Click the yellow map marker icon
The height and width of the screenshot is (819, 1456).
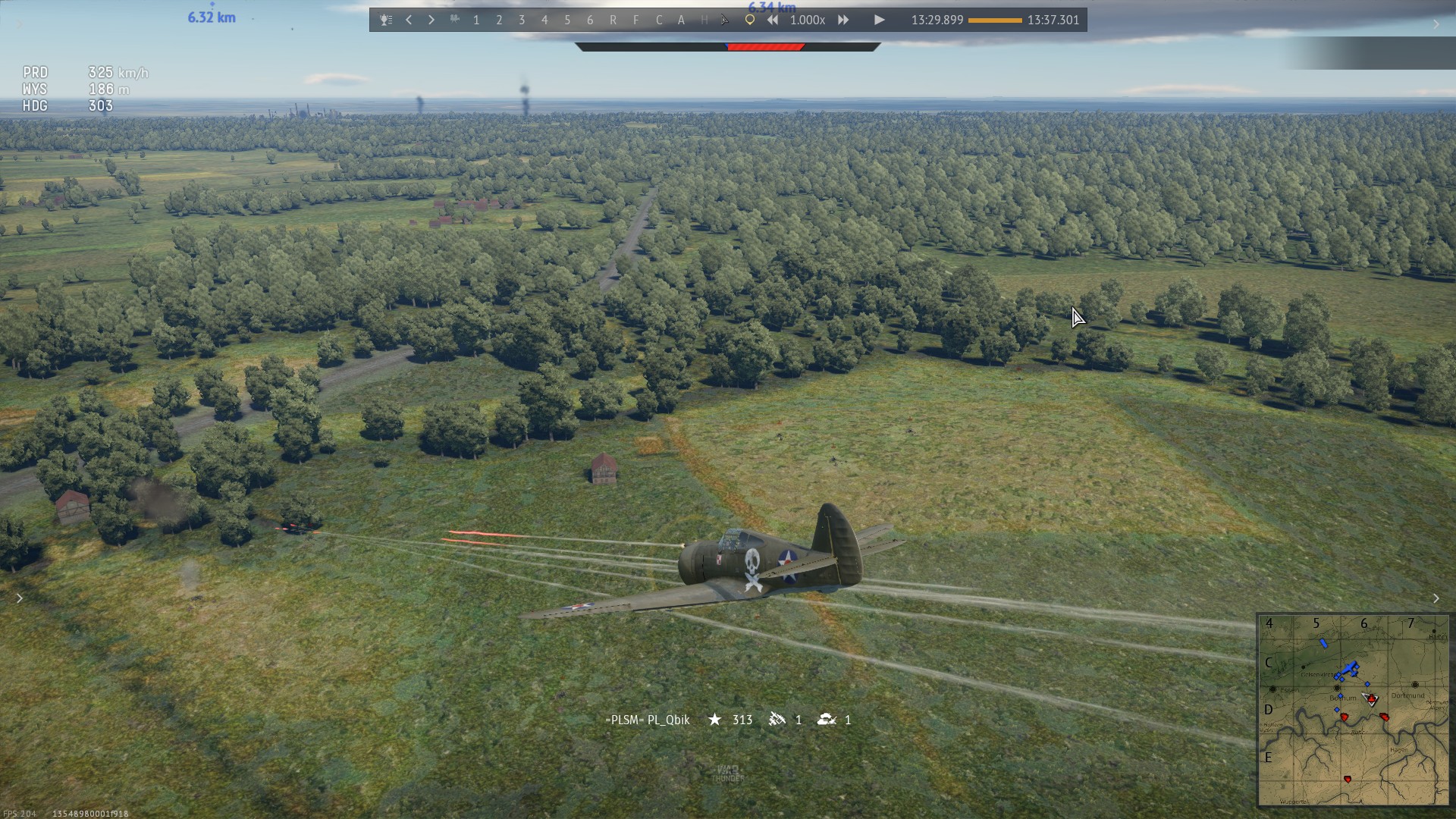tap(749, 20)
